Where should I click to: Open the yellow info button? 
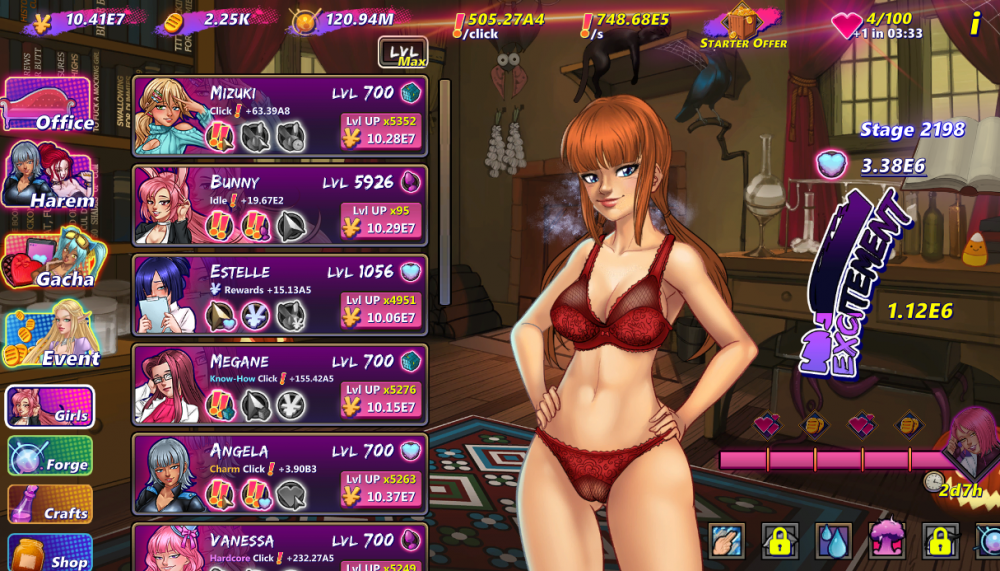(x=975, y=24)
